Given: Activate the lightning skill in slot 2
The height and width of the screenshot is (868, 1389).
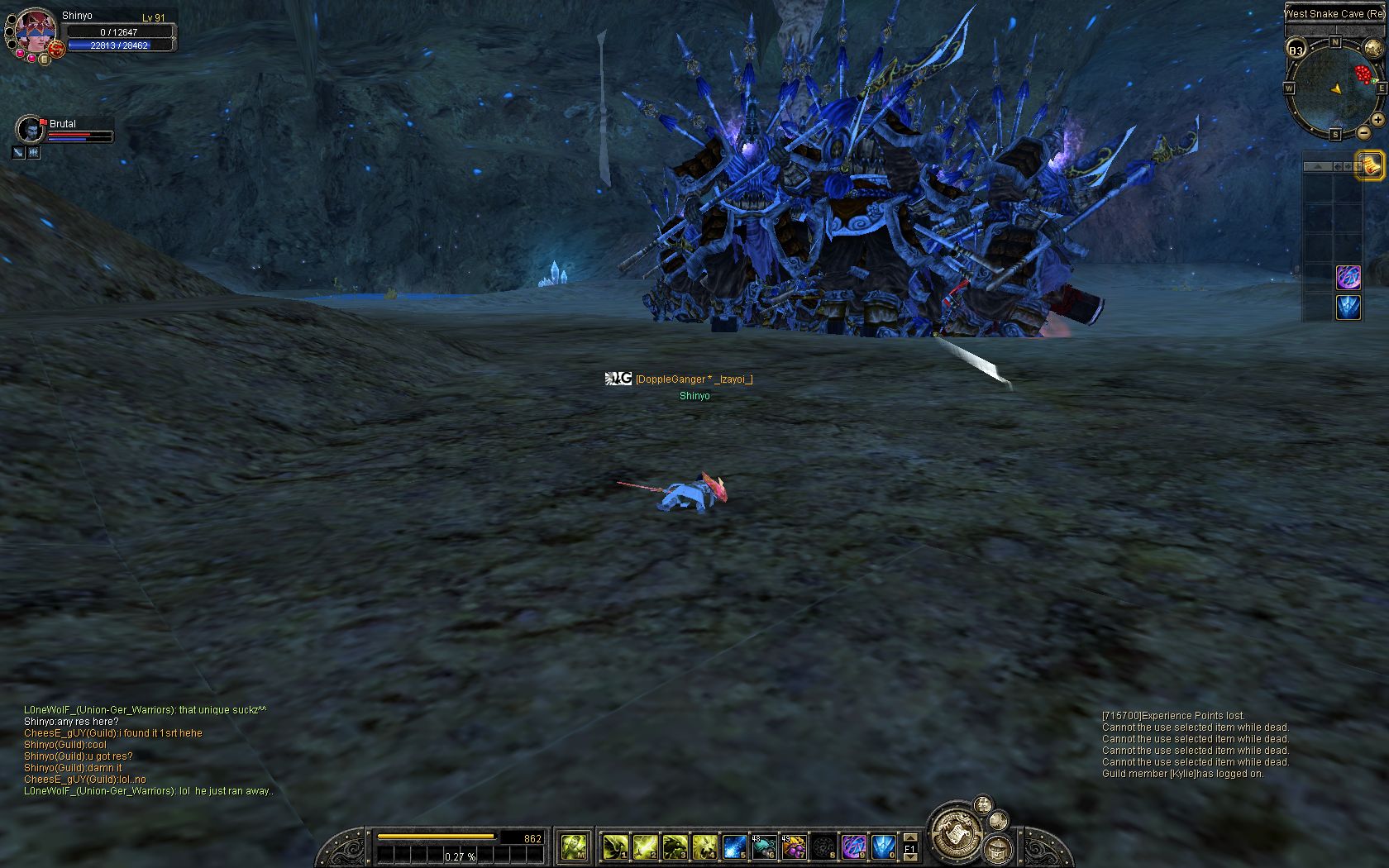Looking at the screenshot, I should click(644, 847).
